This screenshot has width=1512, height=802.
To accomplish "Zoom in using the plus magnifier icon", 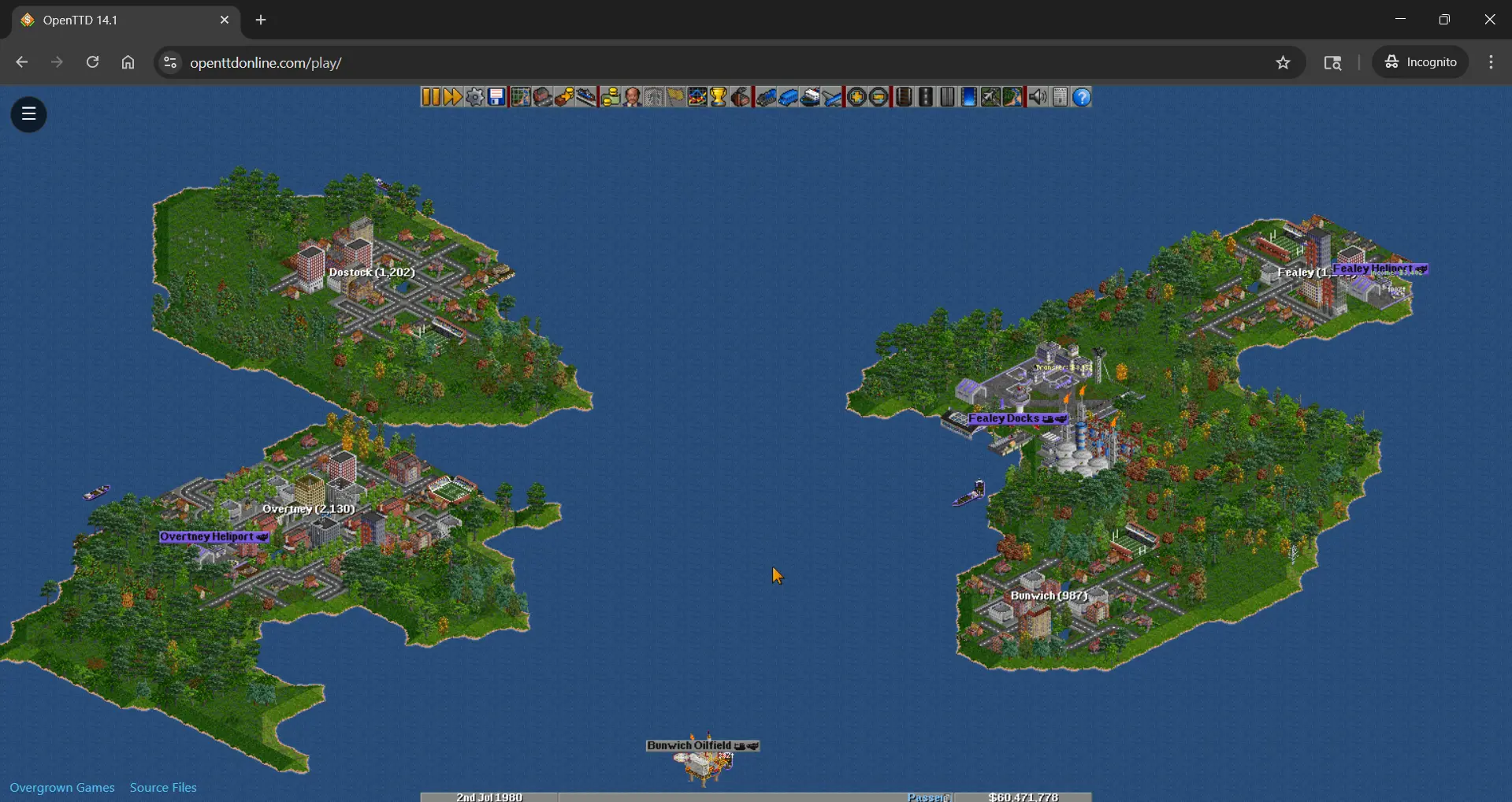I will [856, 96].
